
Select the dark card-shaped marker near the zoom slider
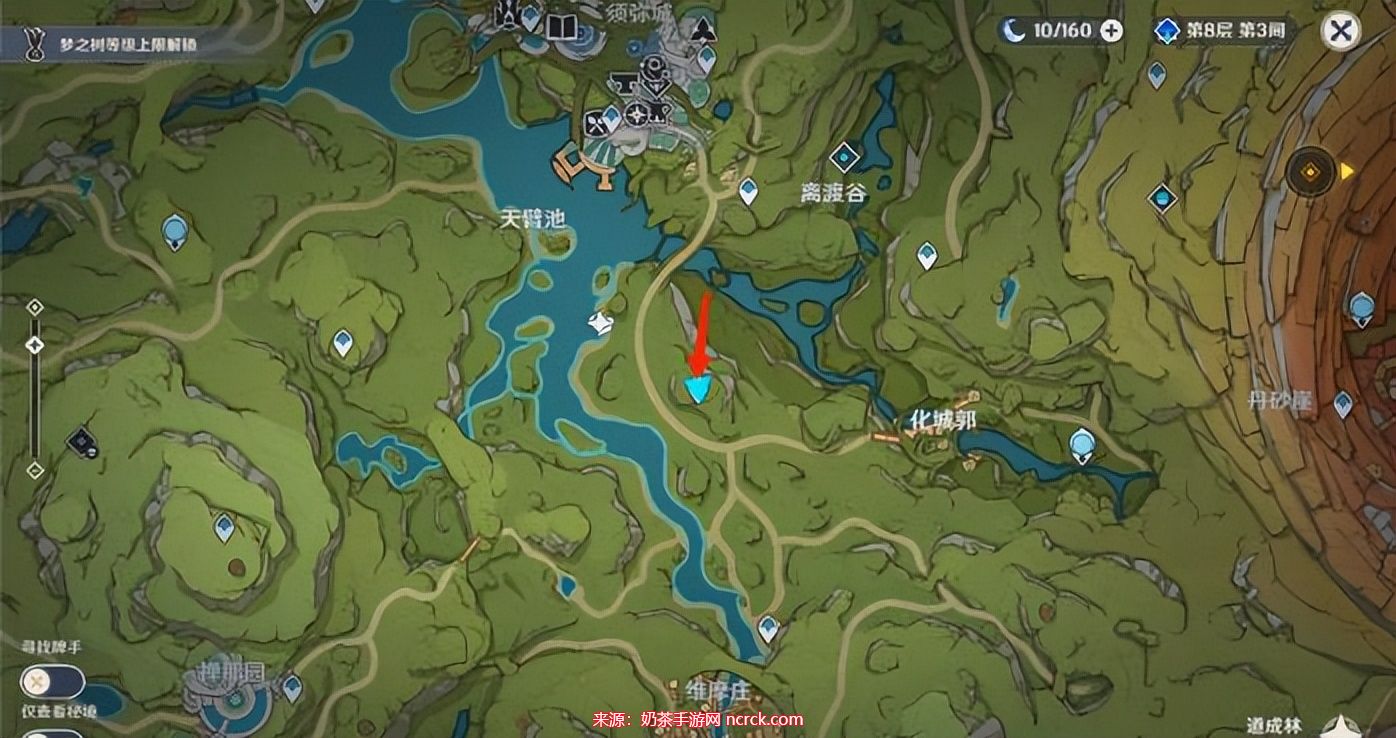click(x=81, y=441)
